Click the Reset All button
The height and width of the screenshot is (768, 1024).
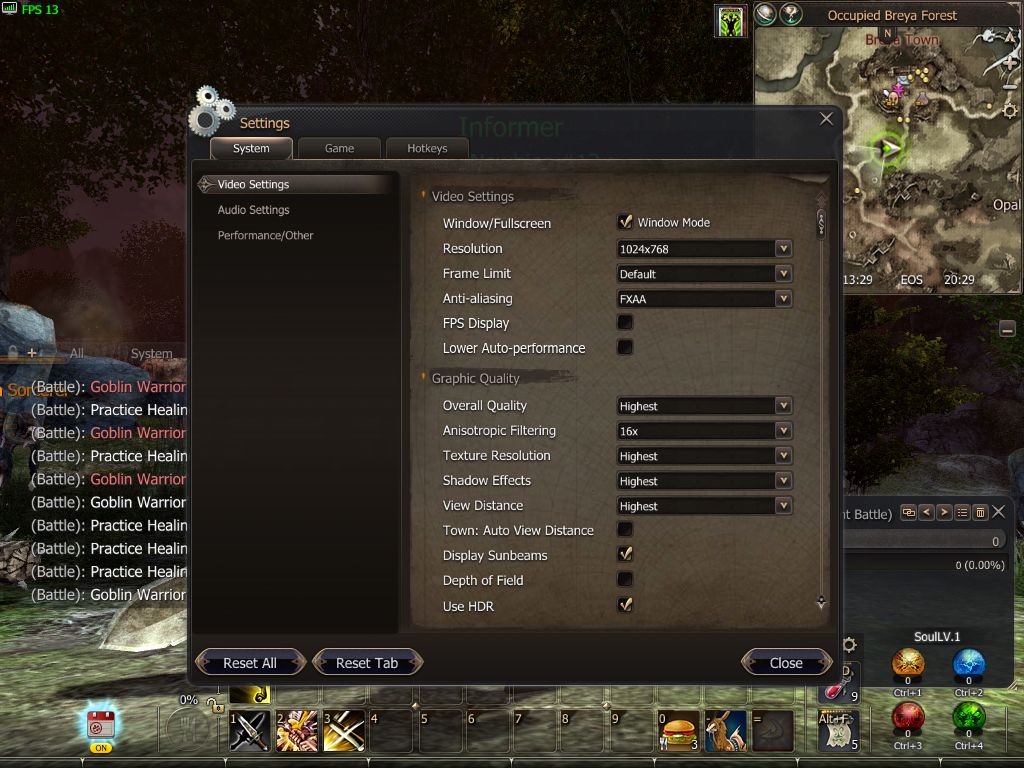tap(250, 662)
